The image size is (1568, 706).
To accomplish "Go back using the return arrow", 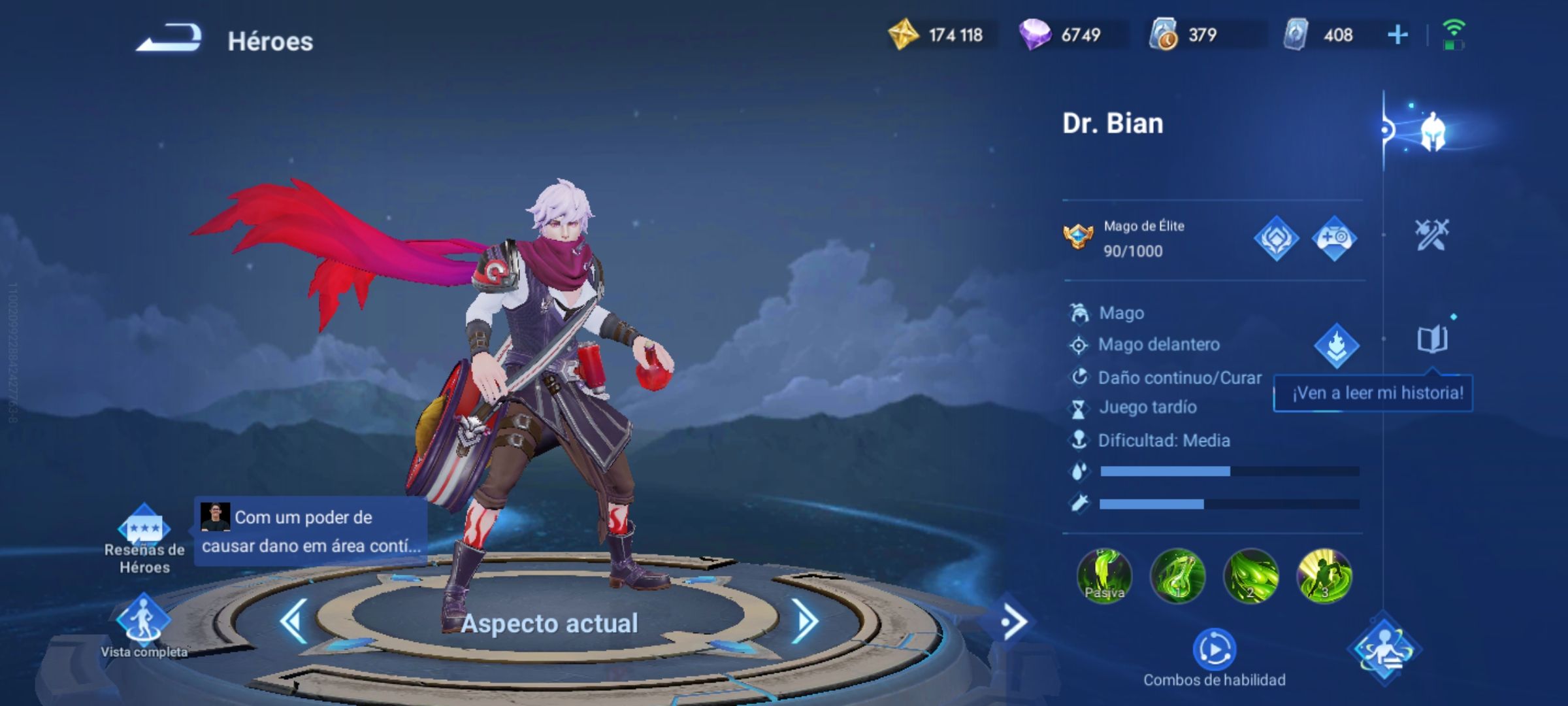I will coord(169,38).
